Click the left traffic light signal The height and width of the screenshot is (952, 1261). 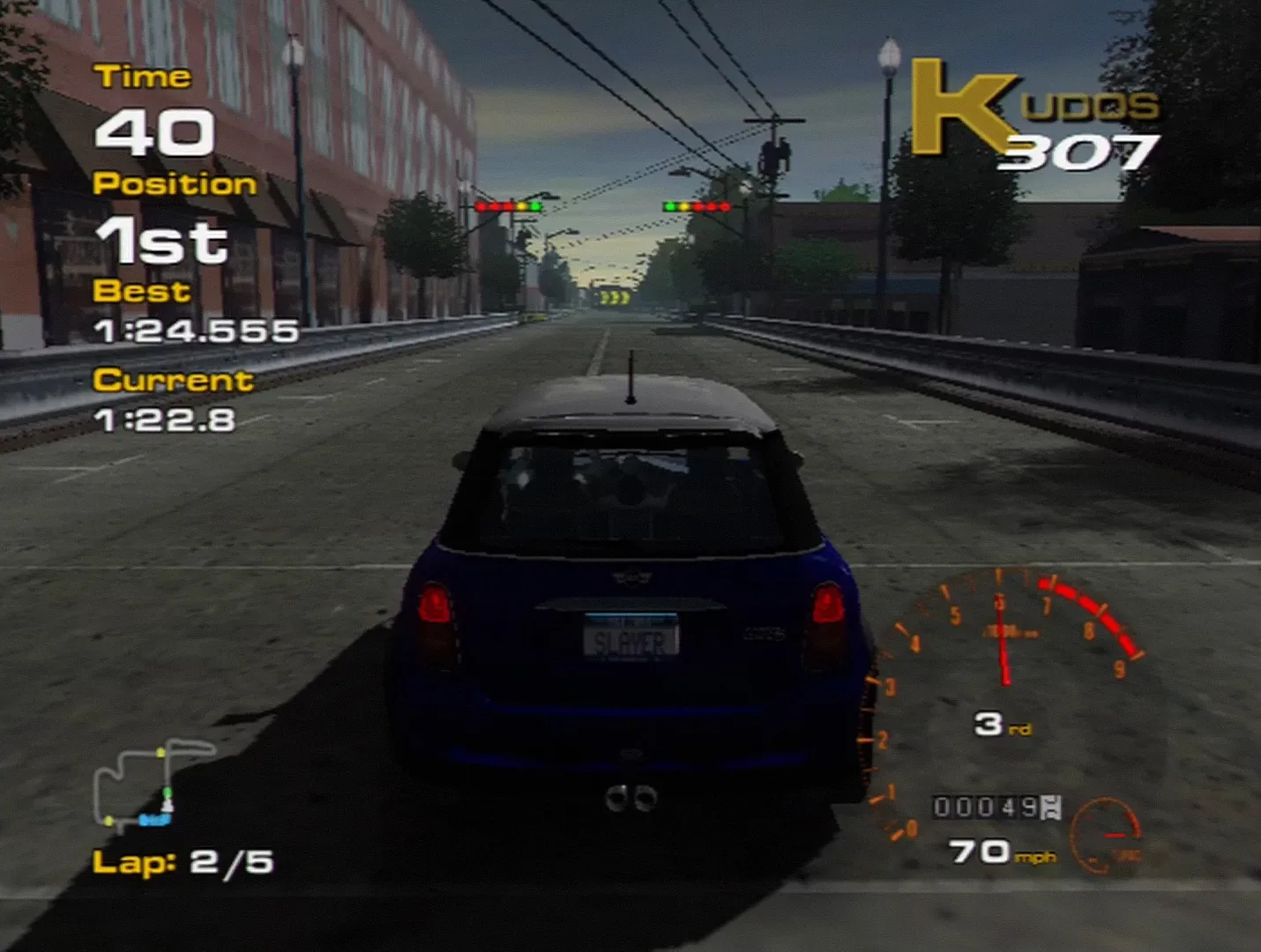coord(509,205)
